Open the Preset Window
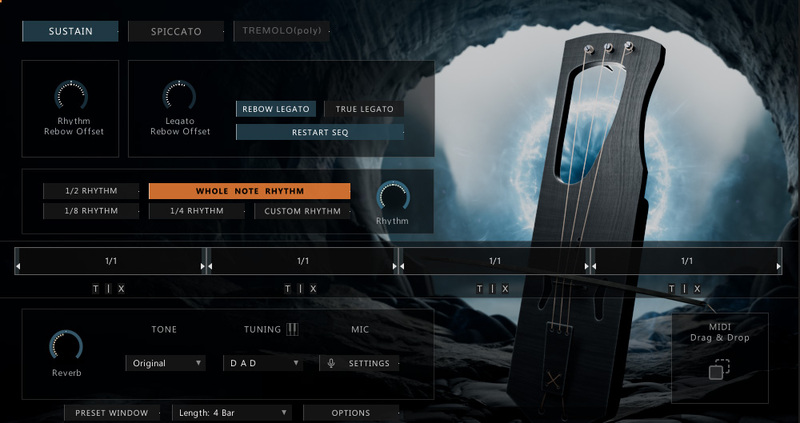Image resolution: width=800 pixels, height=423 pixels. [x=112, y=412]
